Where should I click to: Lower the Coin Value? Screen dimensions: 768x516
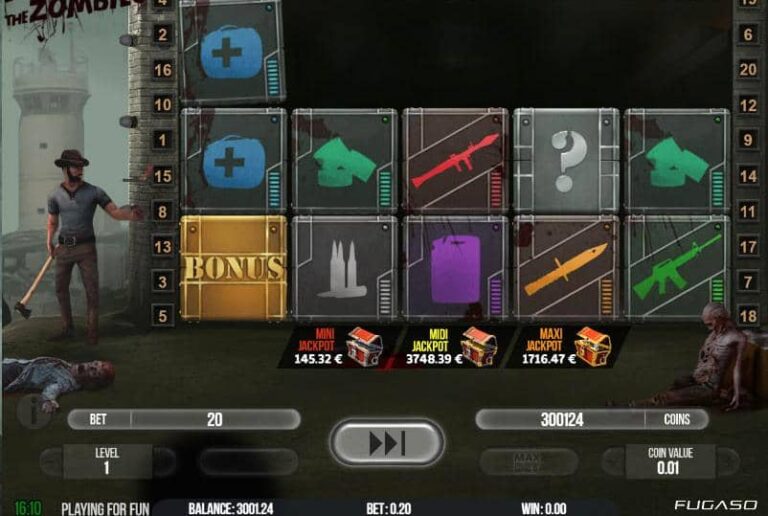tap(613, 462)
